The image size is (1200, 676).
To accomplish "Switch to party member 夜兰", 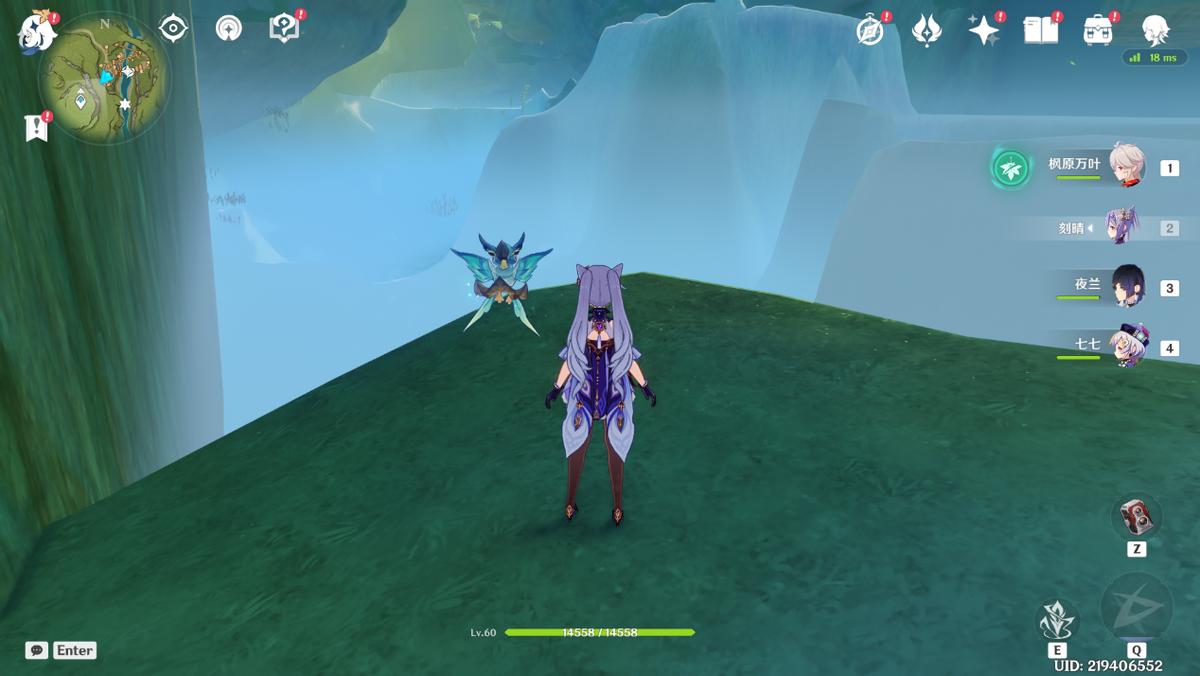I will pos(1128,286).
